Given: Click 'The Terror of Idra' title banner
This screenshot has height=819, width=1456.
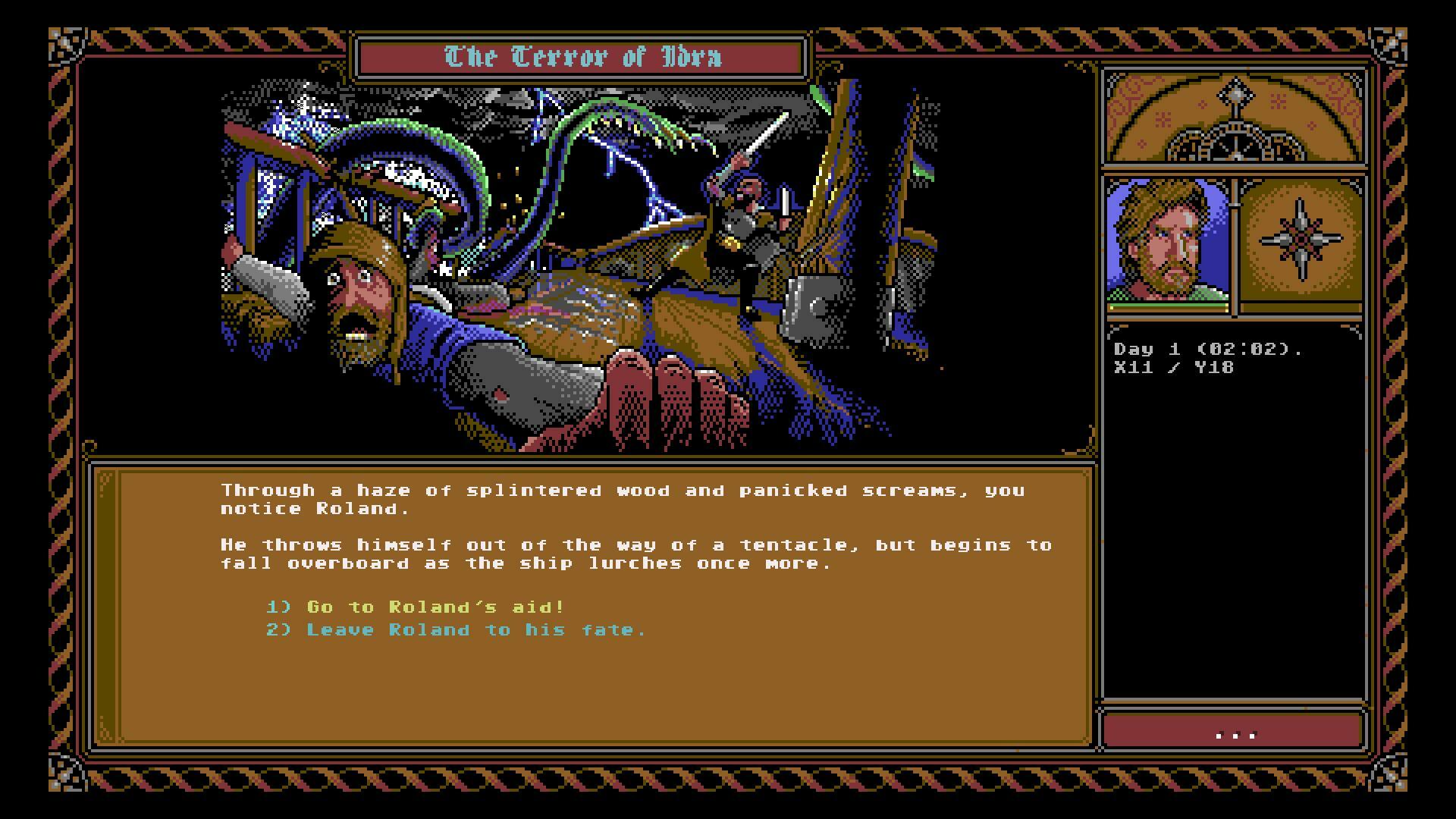Looking at the screenshot, I should [580, 55].
